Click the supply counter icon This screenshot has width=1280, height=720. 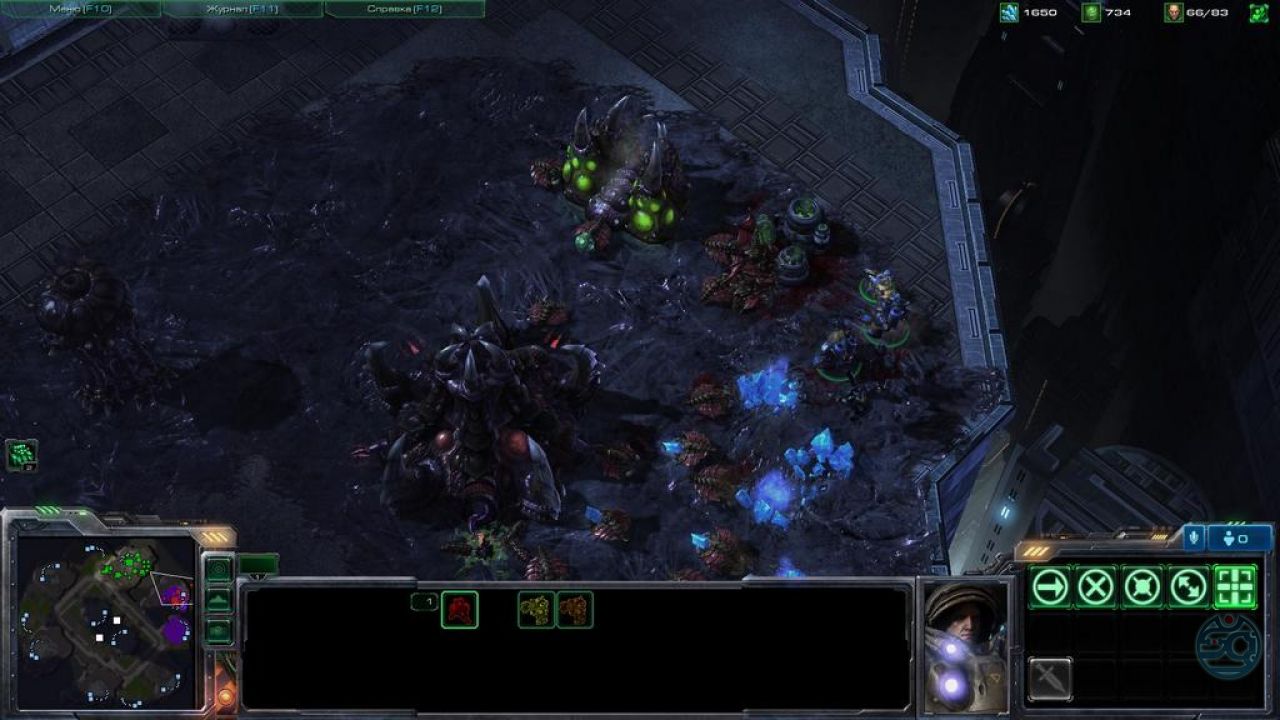[1172, 13]
